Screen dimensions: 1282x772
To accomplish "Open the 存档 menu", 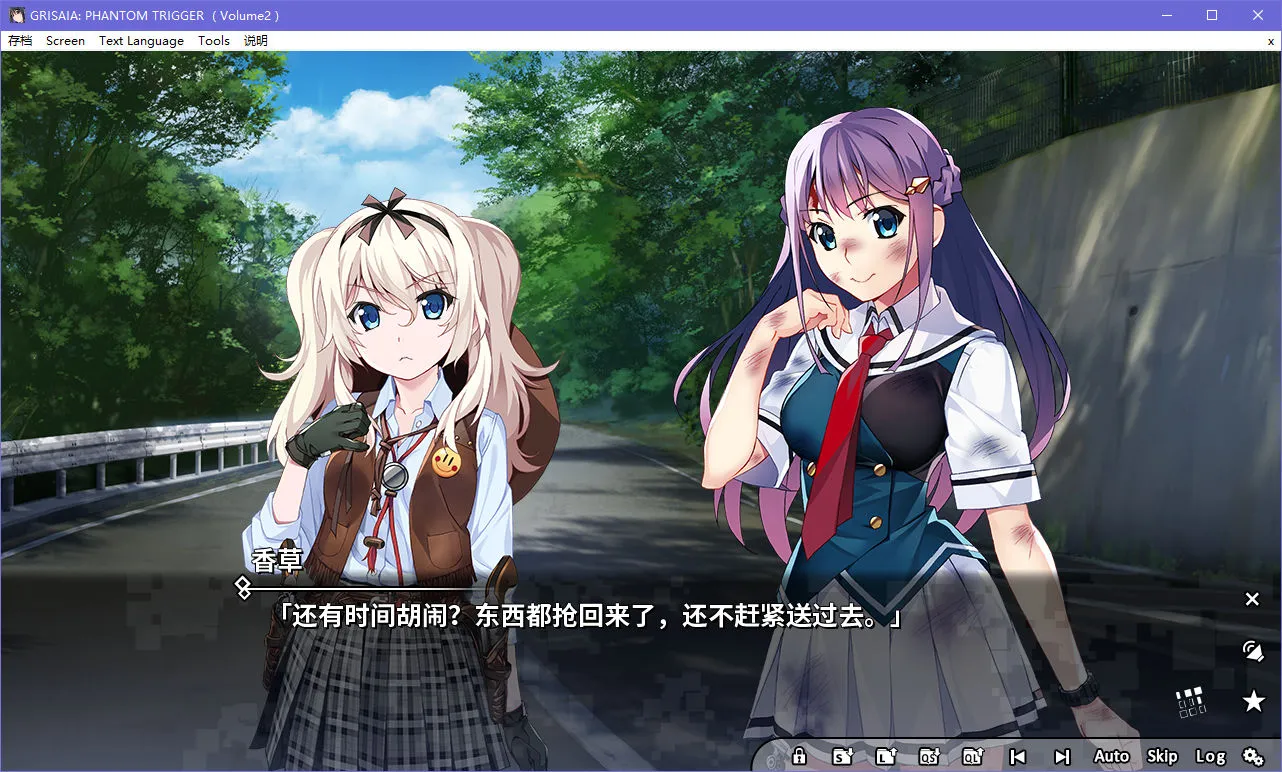I will (21, 41).
